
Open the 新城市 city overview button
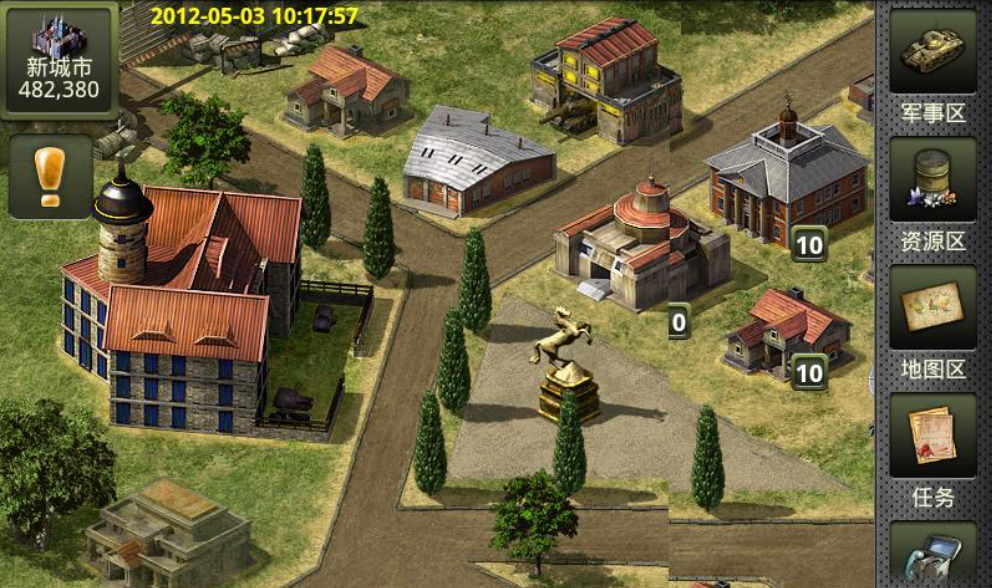tap(61, 62)
